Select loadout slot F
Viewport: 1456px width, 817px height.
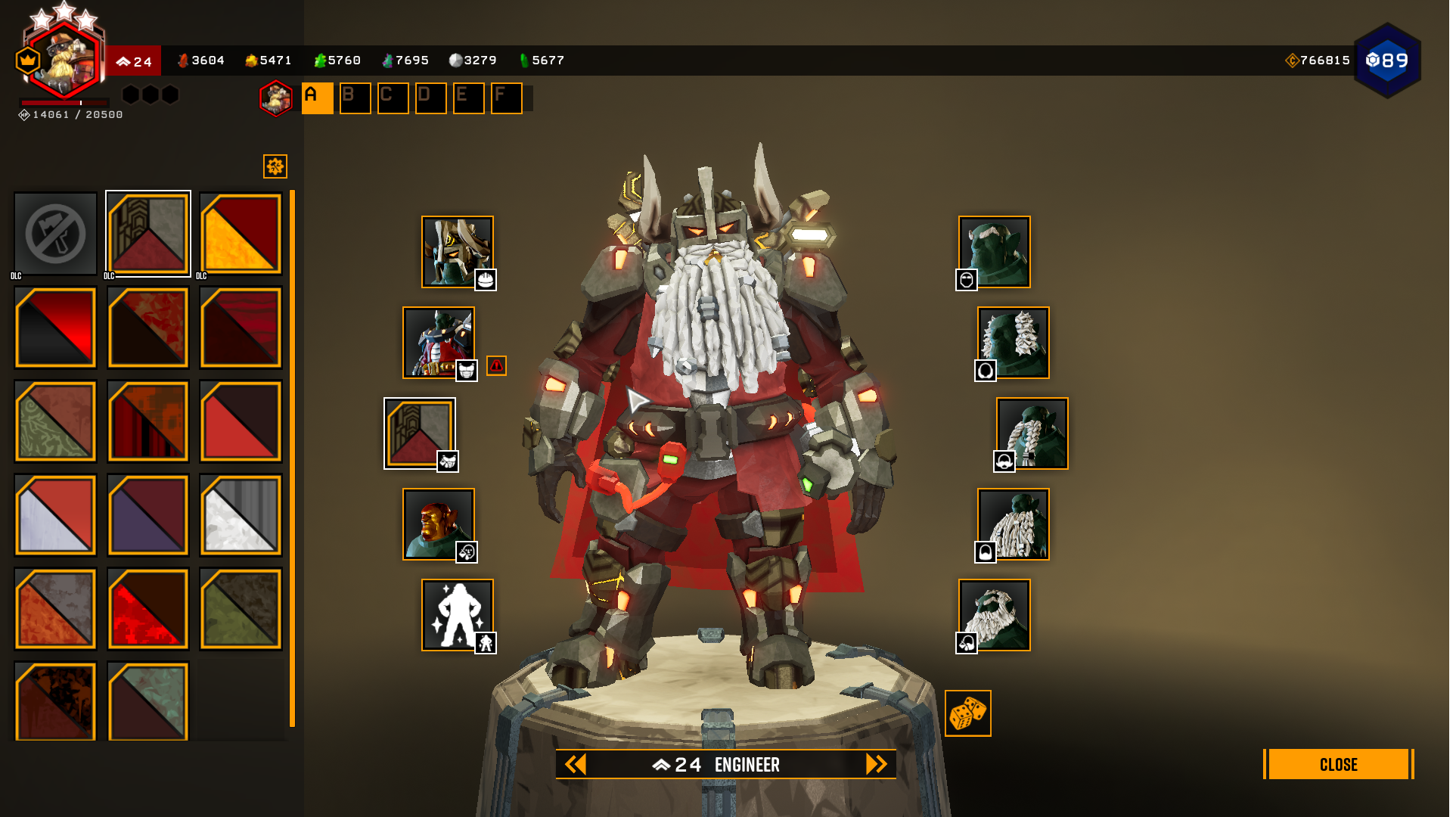[506, 98]
